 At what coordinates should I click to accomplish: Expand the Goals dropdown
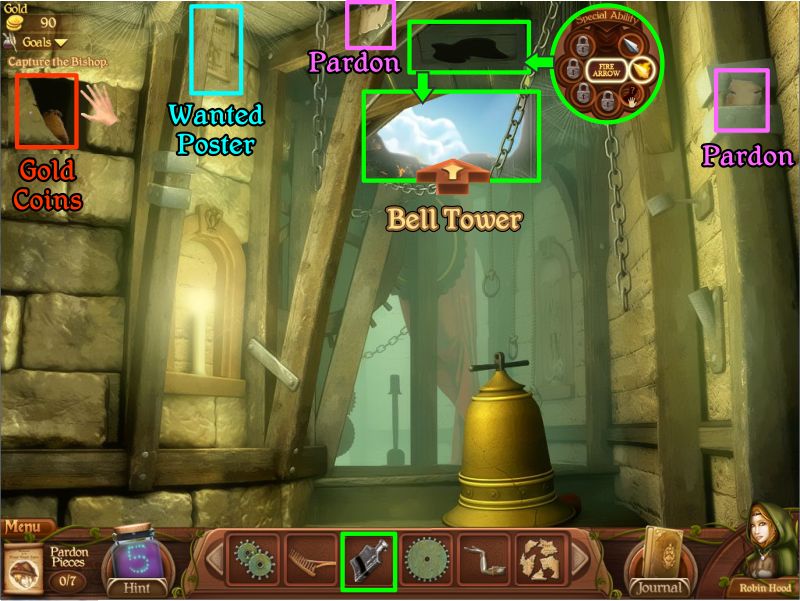(47, 42)
